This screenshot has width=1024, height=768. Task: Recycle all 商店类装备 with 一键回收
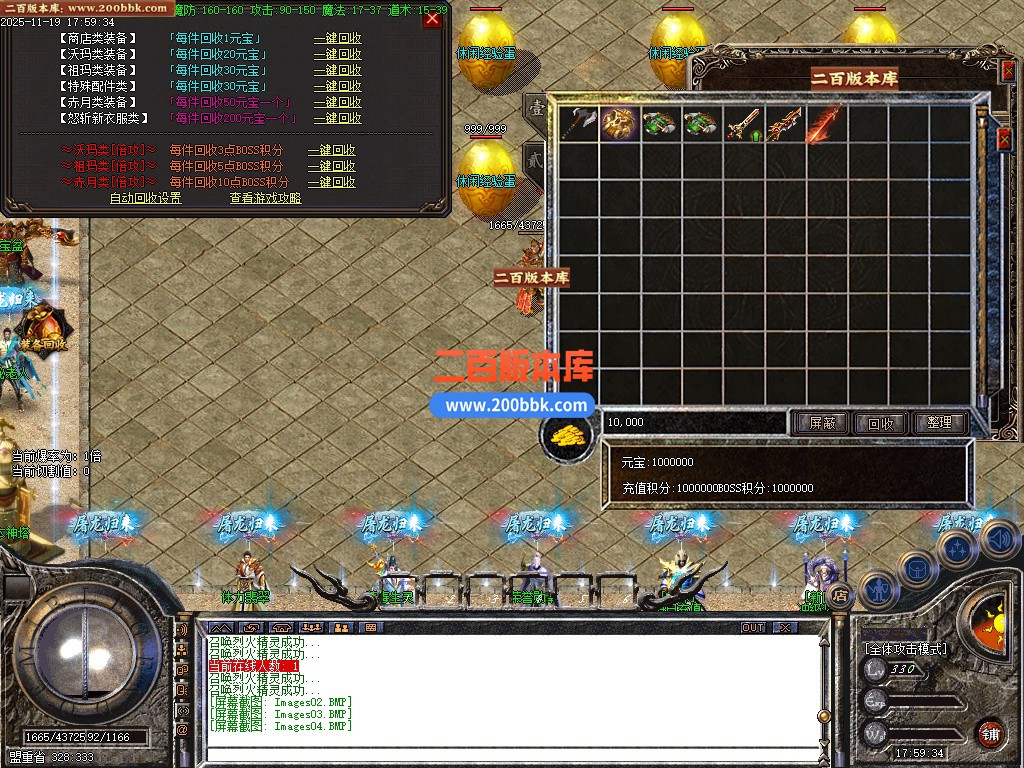click(x=337, y=39)
